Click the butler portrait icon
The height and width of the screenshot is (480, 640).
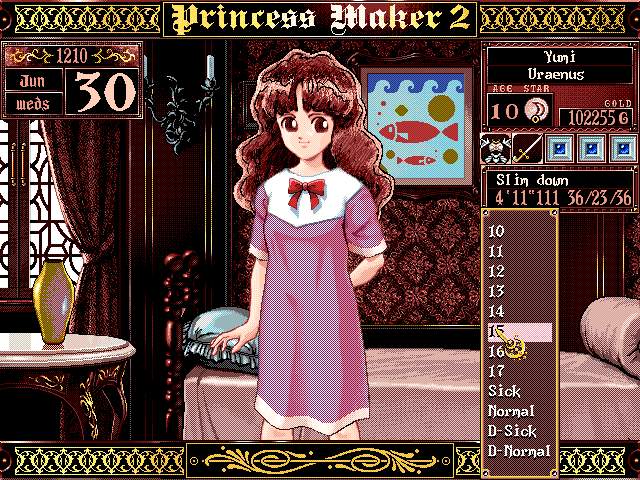pos(497,149)
